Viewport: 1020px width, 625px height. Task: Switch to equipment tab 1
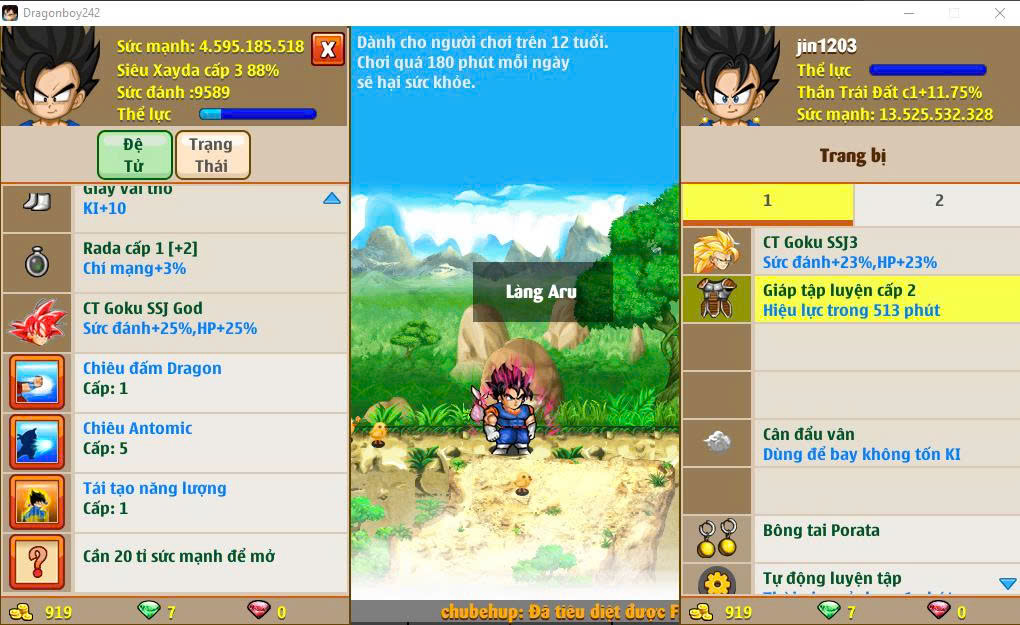click(x=767, y=201)
